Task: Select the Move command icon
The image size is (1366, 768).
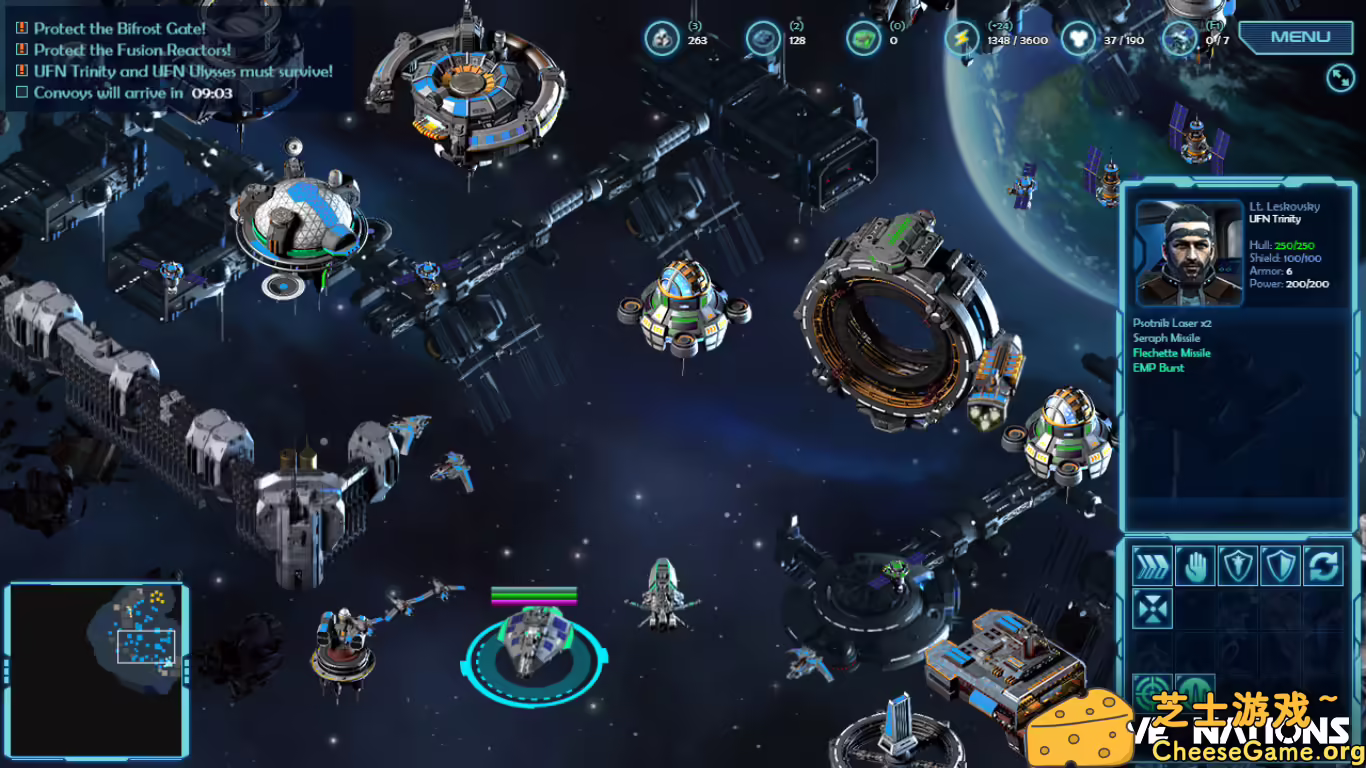Action: [1152, 568]
